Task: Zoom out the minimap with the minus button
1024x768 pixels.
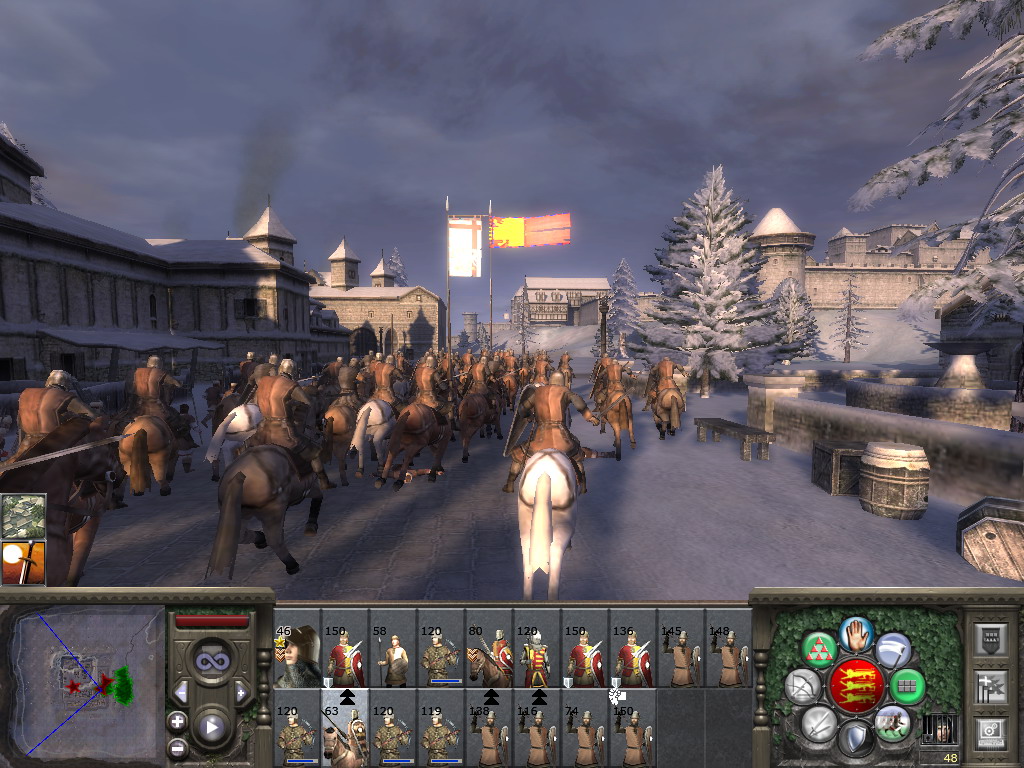Action: coord(178,747)
